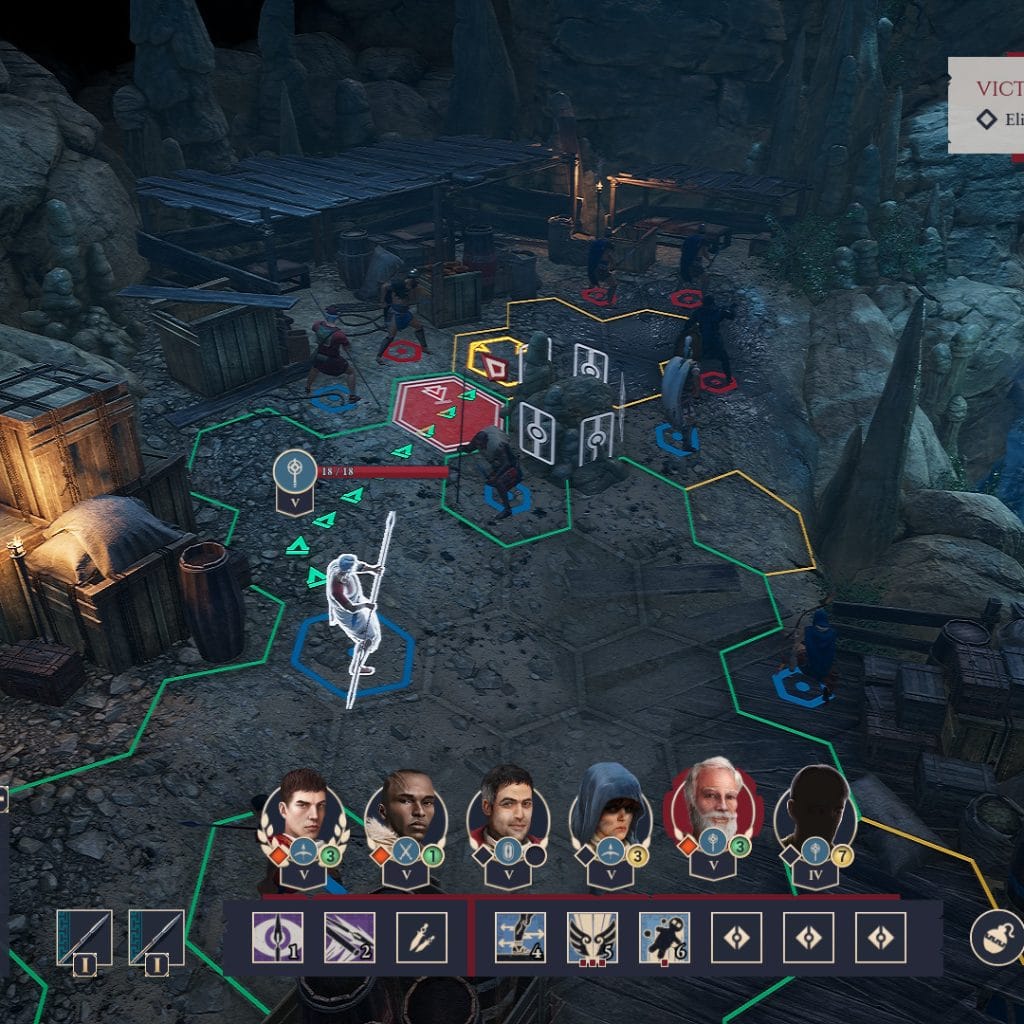Select the yellow-outlined enemy hex marker
1024x1024 pixels.
point(491,362)
